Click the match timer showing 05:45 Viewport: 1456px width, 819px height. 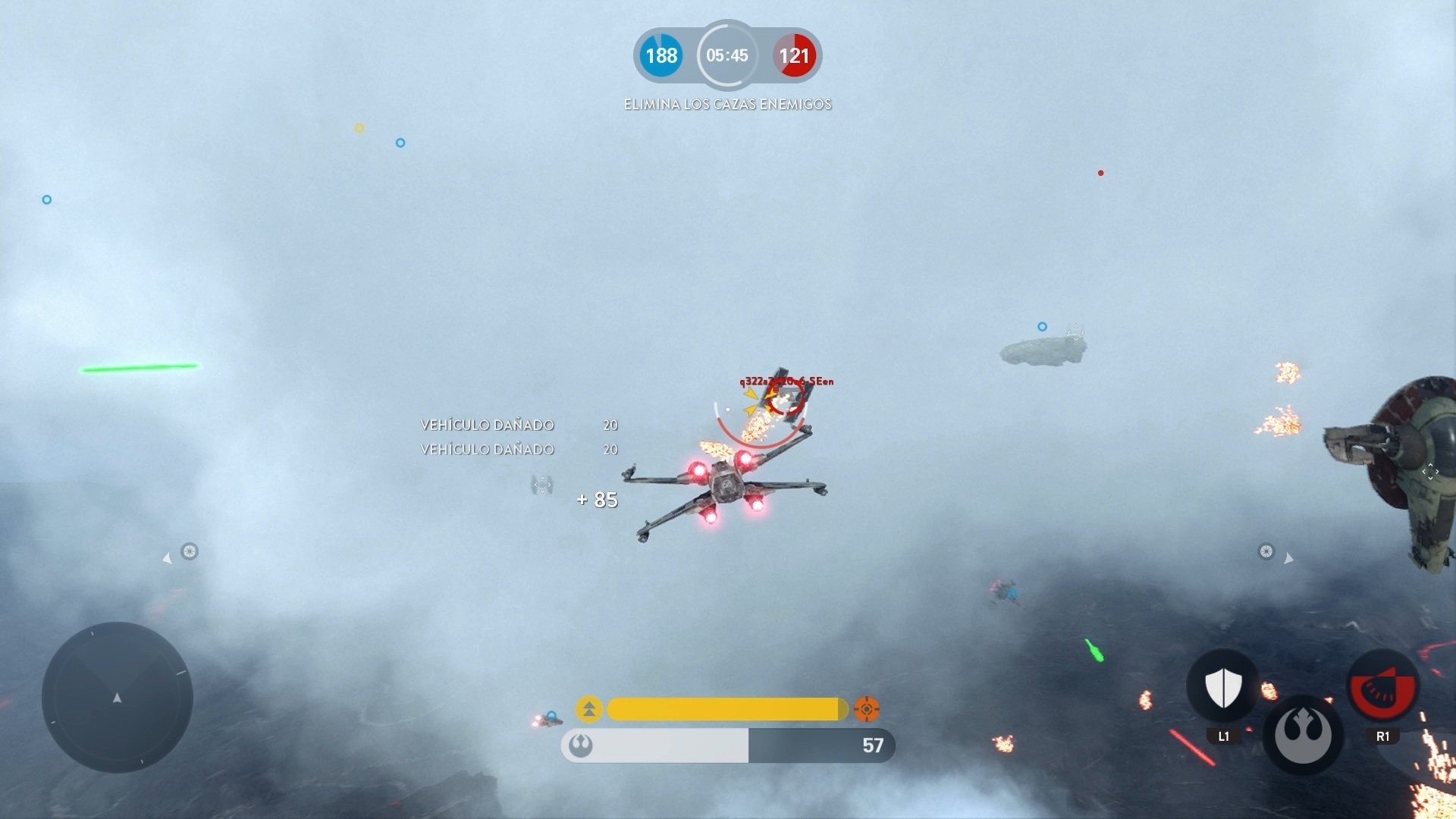pyautogui.click(x=727, y=55)
